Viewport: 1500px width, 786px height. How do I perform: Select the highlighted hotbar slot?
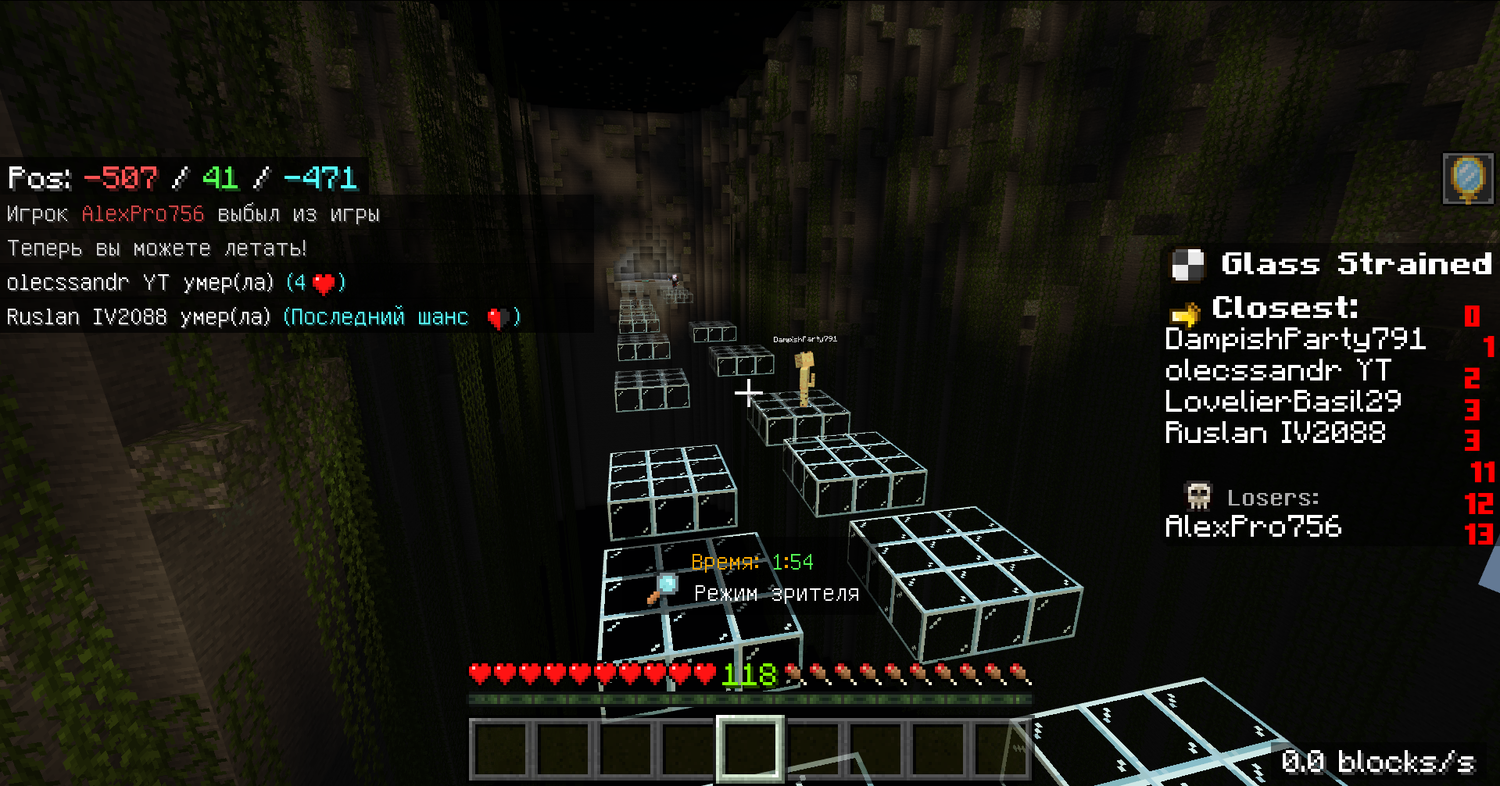(x=750, y=748)
